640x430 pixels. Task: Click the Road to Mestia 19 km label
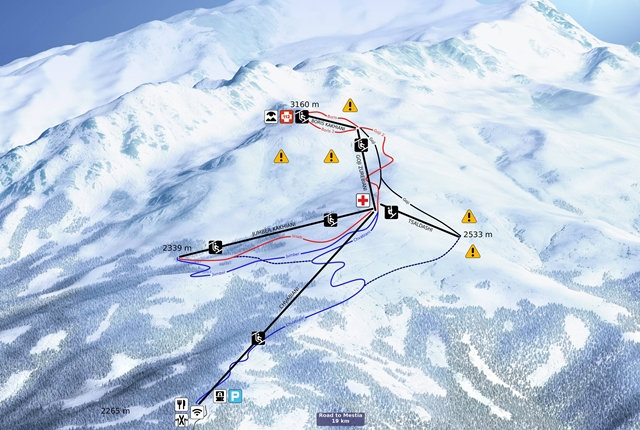click(x=340, y=419)
